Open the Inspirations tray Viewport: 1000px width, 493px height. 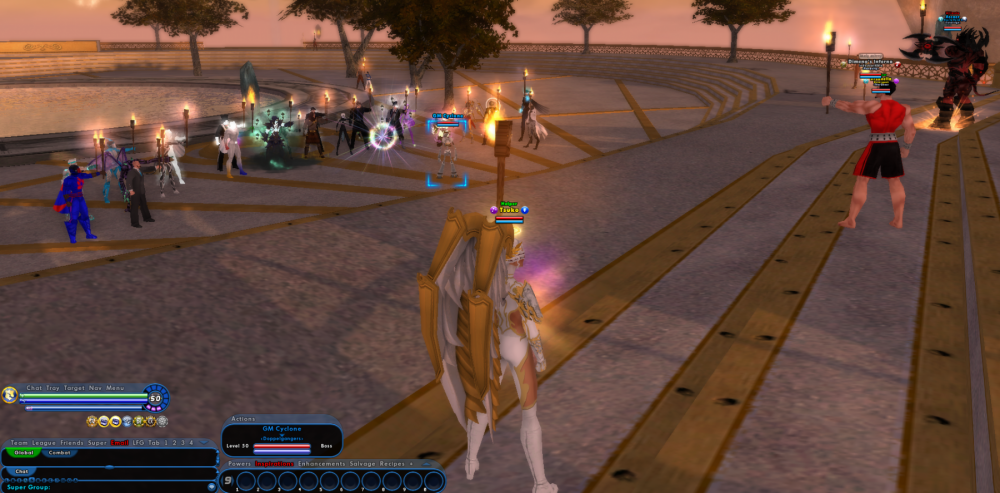(x=275, y=464)
